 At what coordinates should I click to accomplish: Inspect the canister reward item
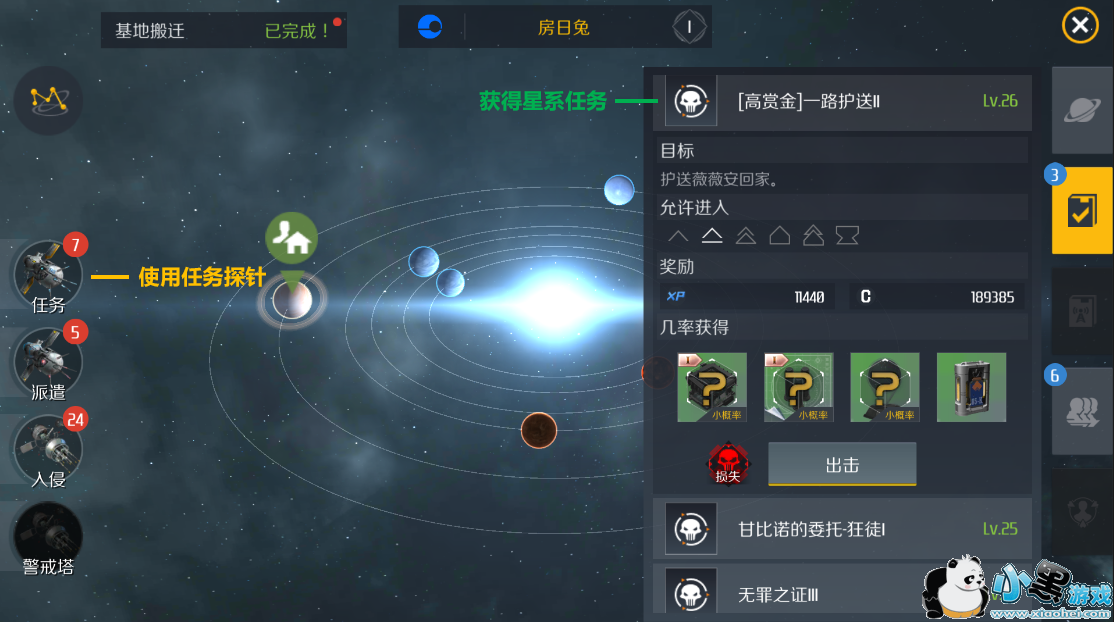click(x=971, y=387)
